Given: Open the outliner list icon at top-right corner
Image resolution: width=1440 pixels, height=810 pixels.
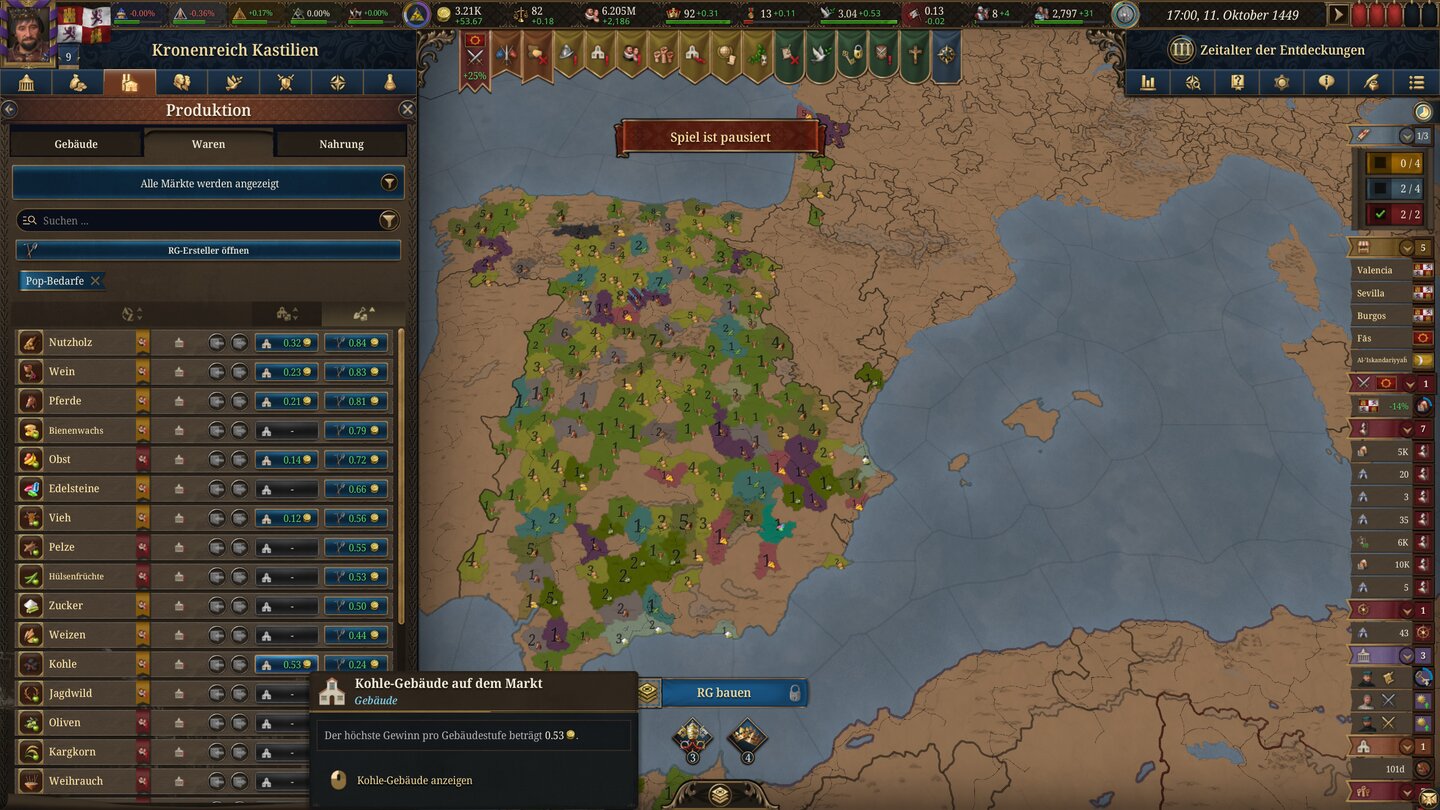Looking at the screenshot, I should coord(1416,83).
